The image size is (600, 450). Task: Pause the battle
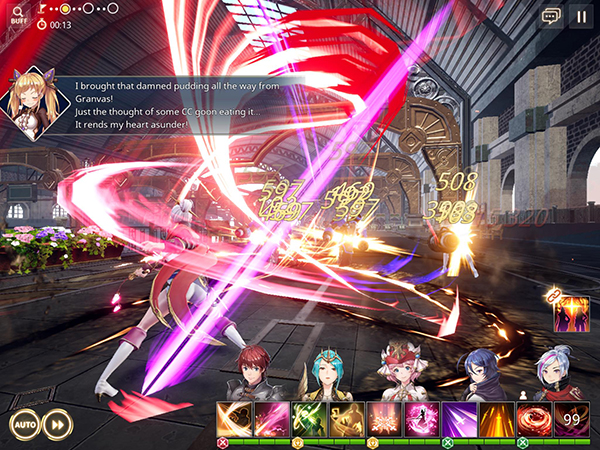(x=580, y=16)
